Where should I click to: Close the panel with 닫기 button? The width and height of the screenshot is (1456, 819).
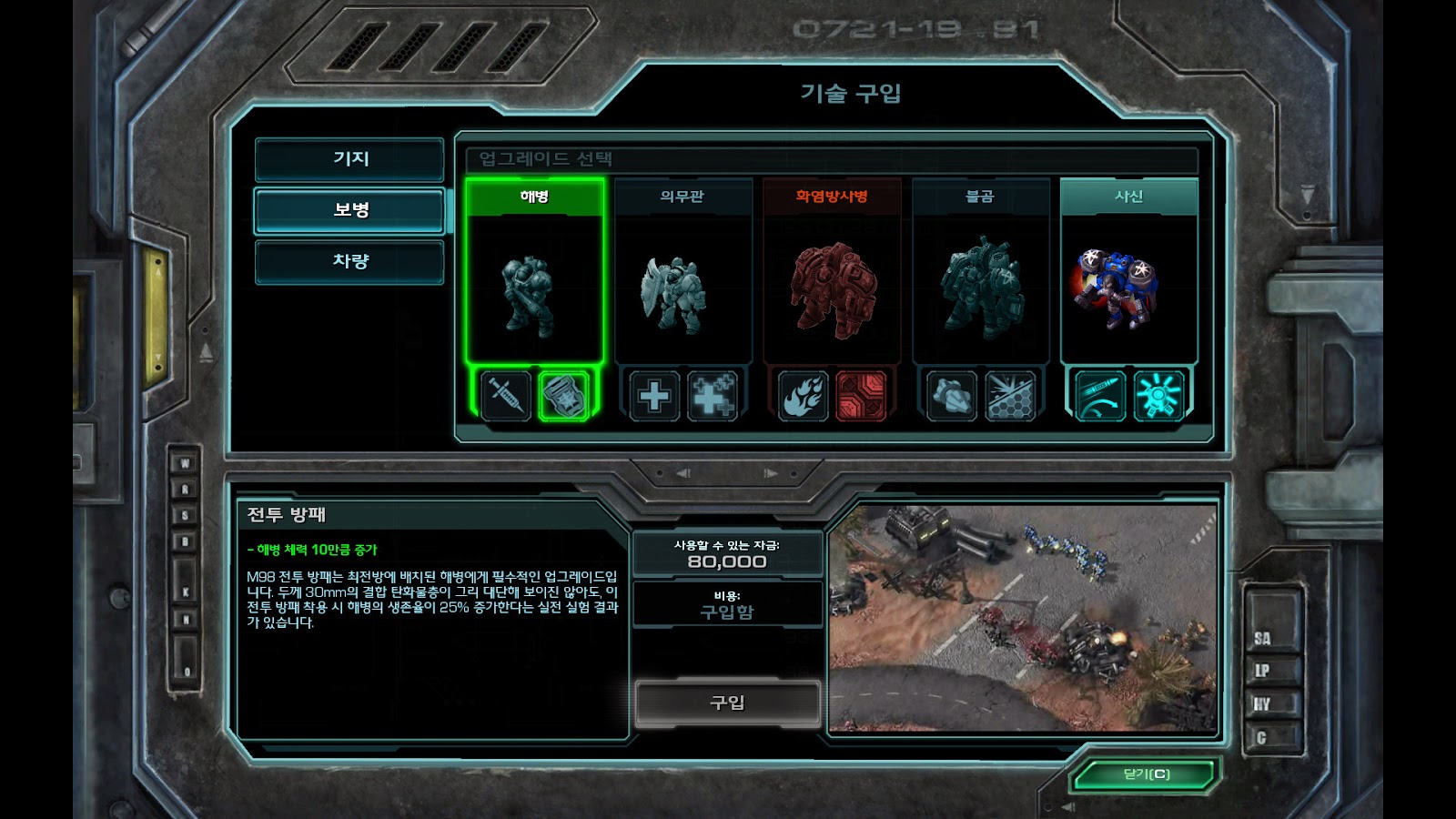[1146, 774]
